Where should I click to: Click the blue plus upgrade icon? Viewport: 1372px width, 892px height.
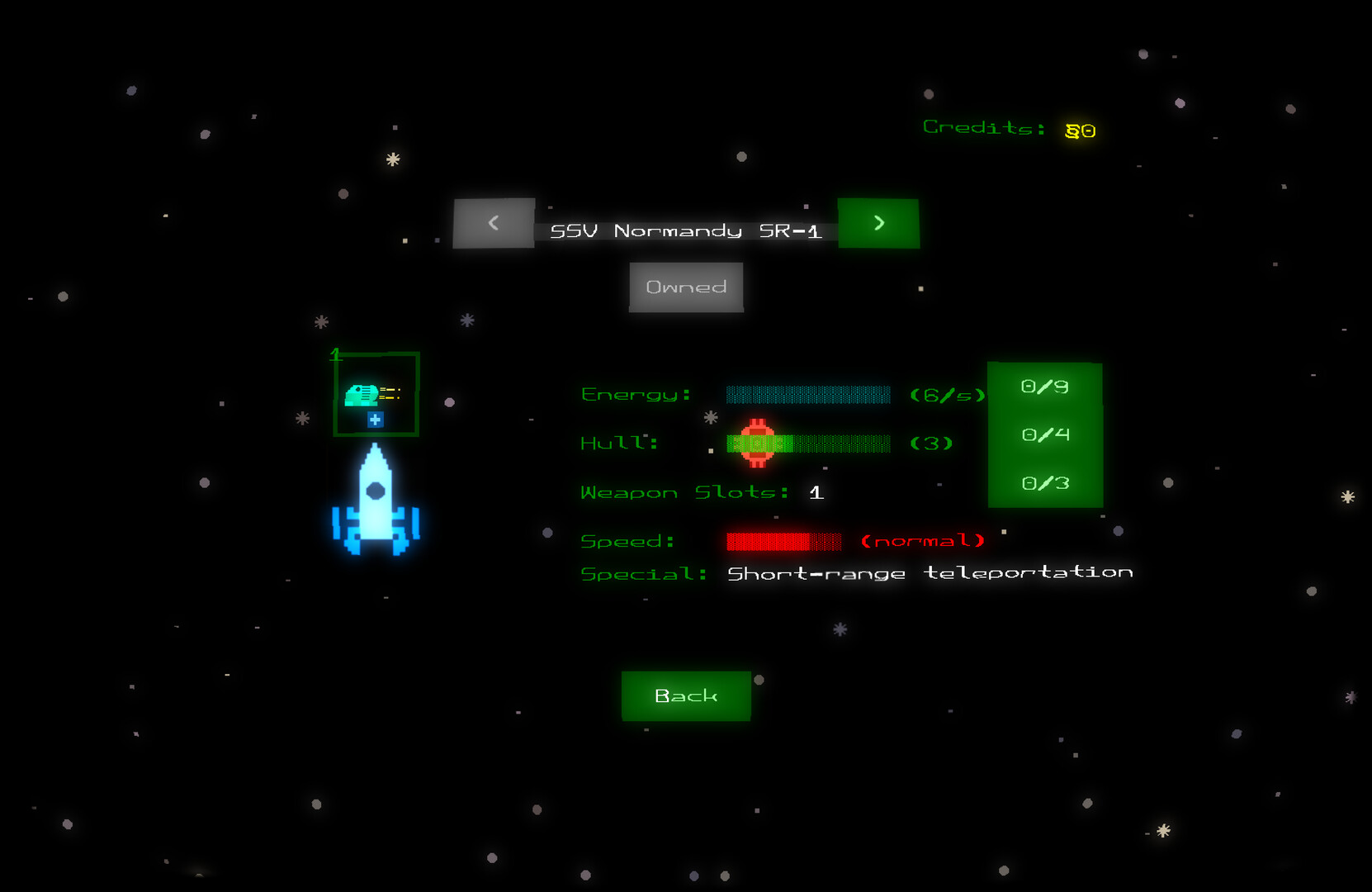tap(375, 420)
